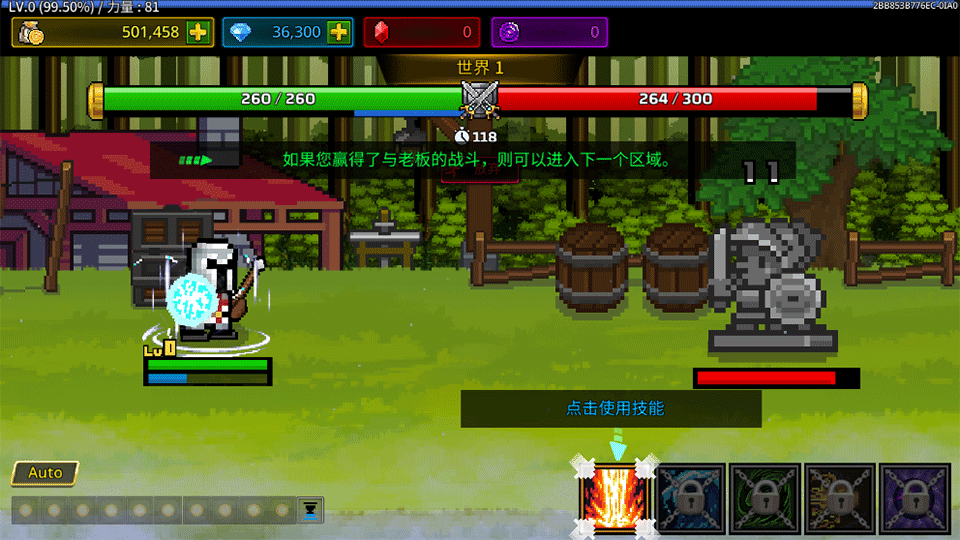The height and width of the screenshot is (540, 960).
Task: Select the locked purple vortex skill slot
Action: click(915, 498)
